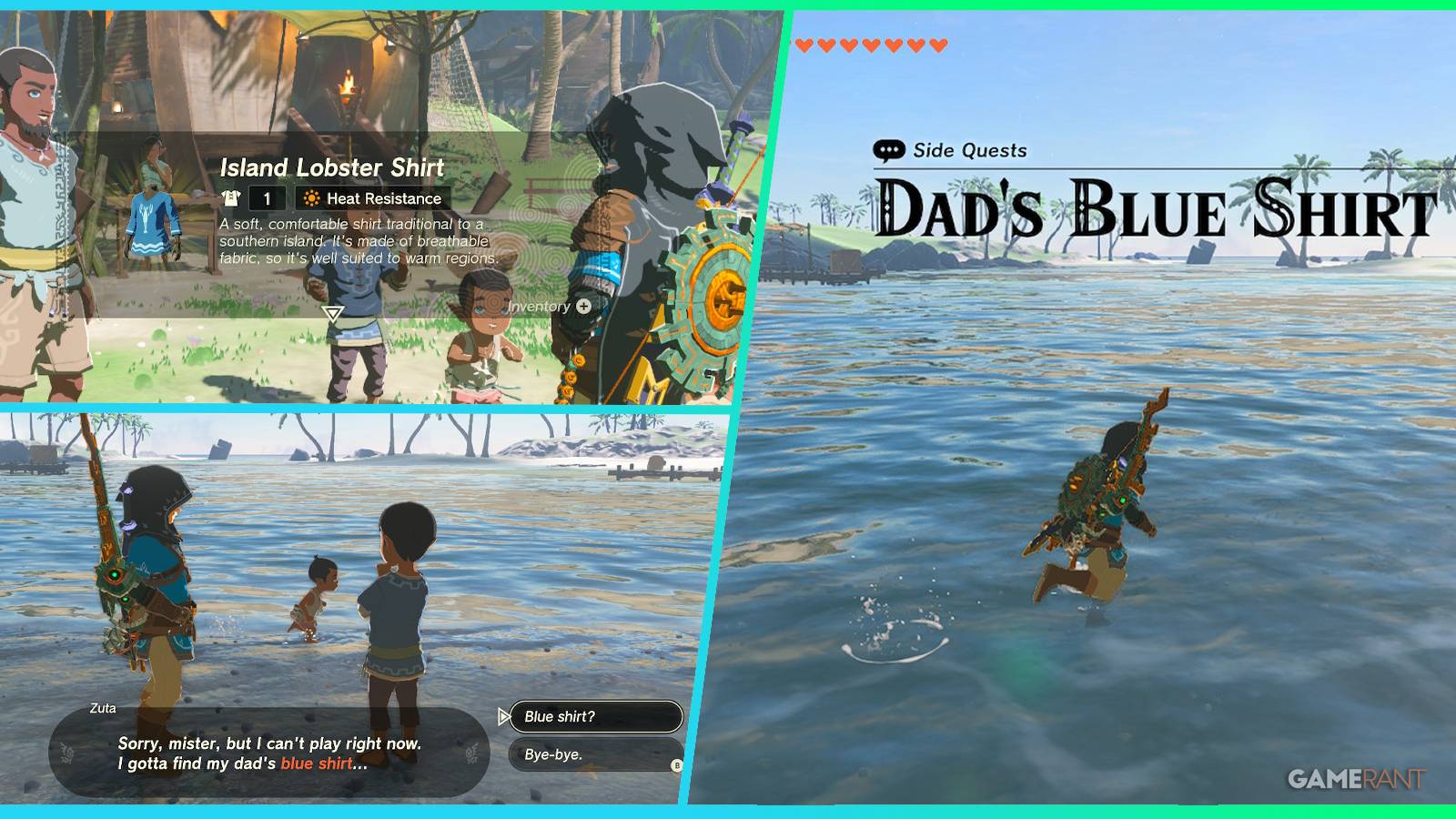Click the Heat Resistance sun icon
The image size is (1456, 819).
point(309,197)
